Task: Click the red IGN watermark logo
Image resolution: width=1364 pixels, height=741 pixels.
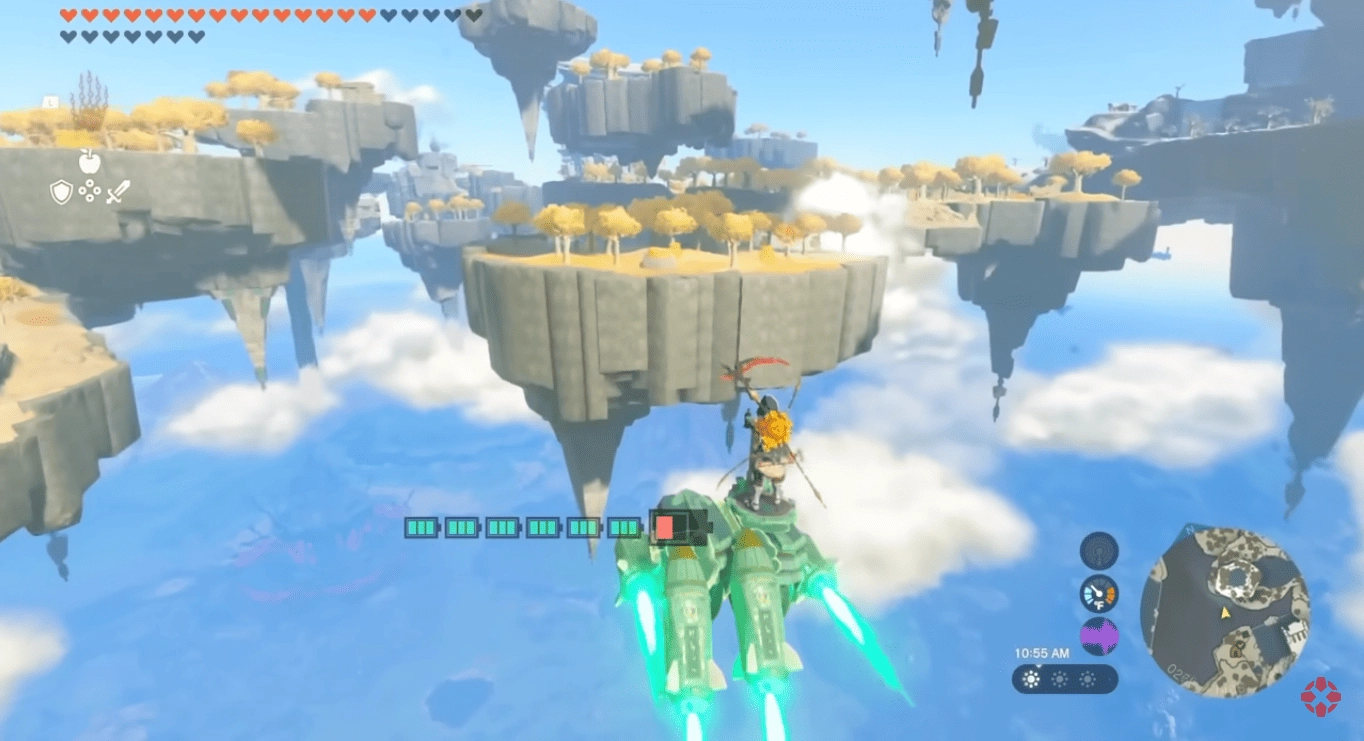Action: click(1320, 696)
